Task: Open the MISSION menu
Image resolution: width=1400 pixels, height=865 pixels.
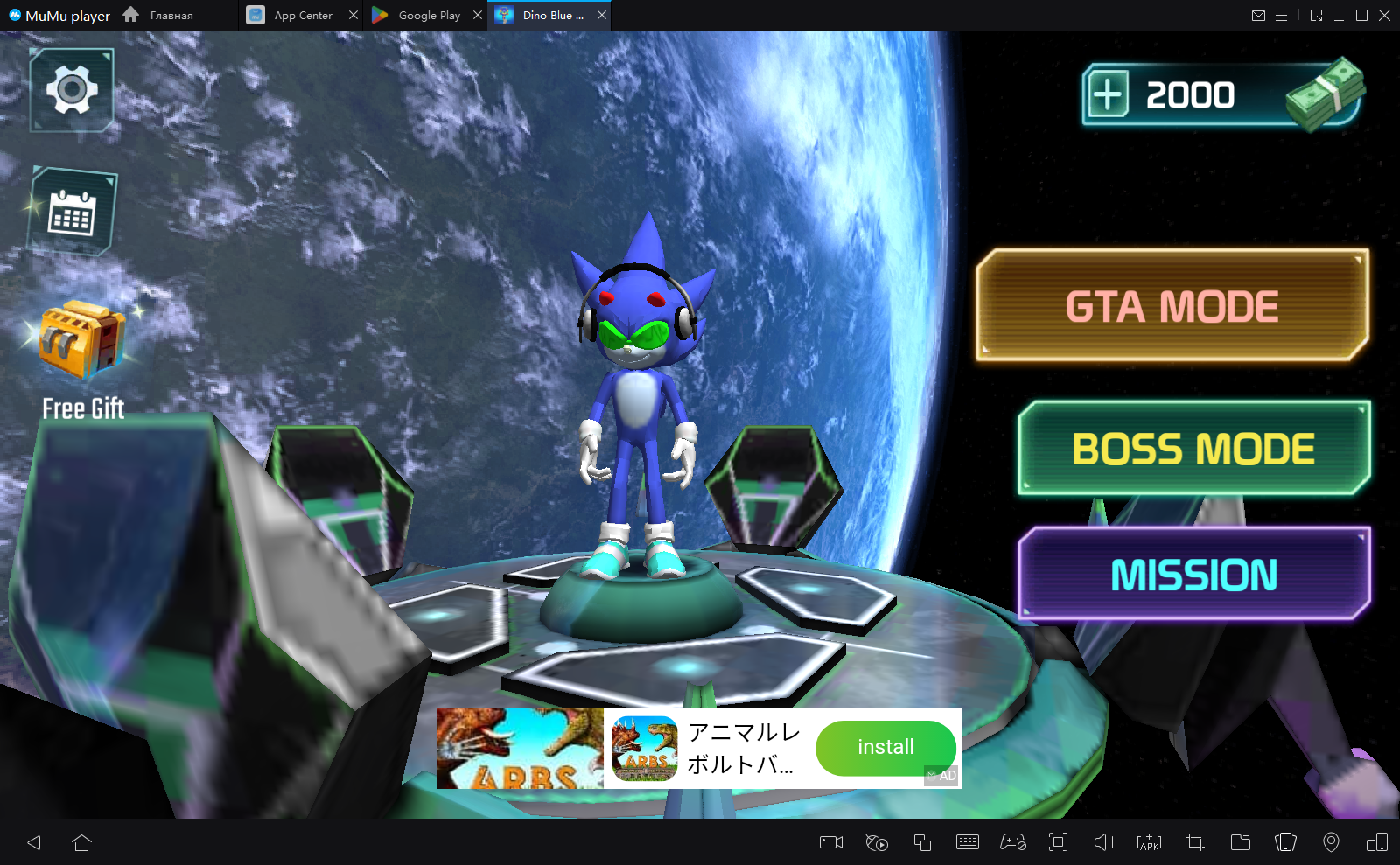Action: (1193, 575)
